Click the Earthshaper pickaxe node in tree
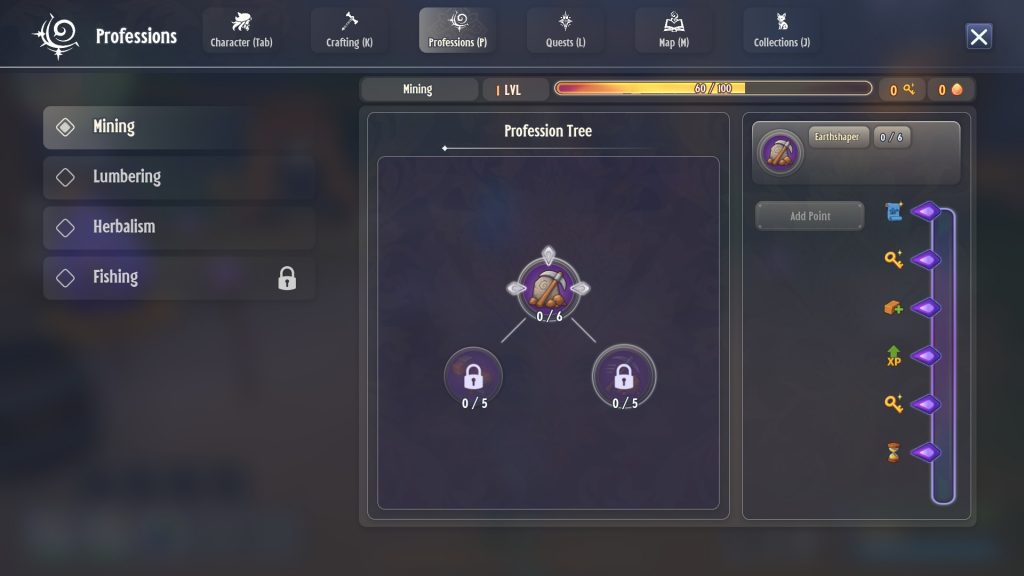The height and width of the screenshot is (576, 1024). tap(547, 287)
